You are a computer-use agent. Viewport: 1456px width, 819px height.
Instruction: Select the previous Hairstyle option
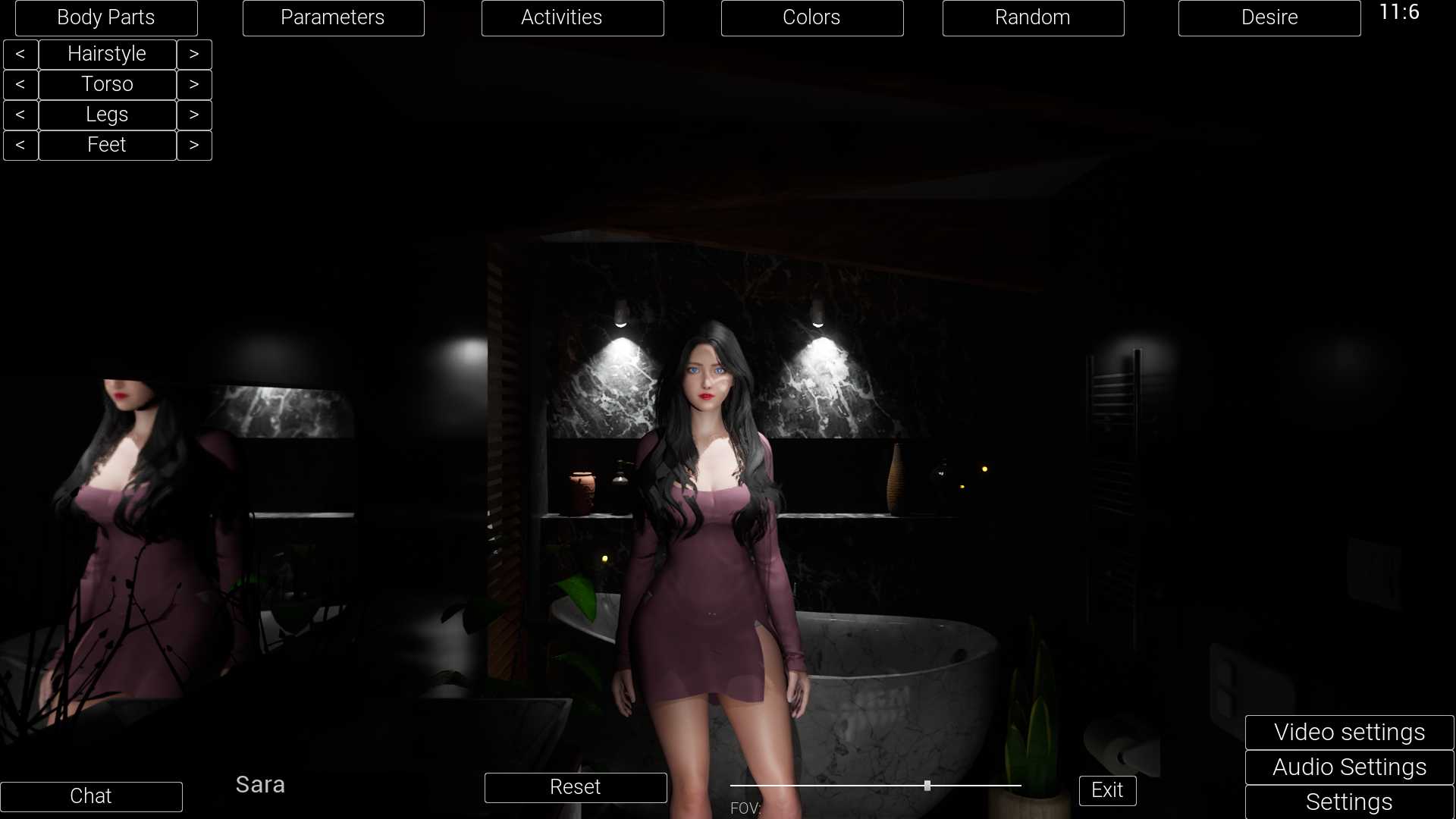click(x=20, y=54)
